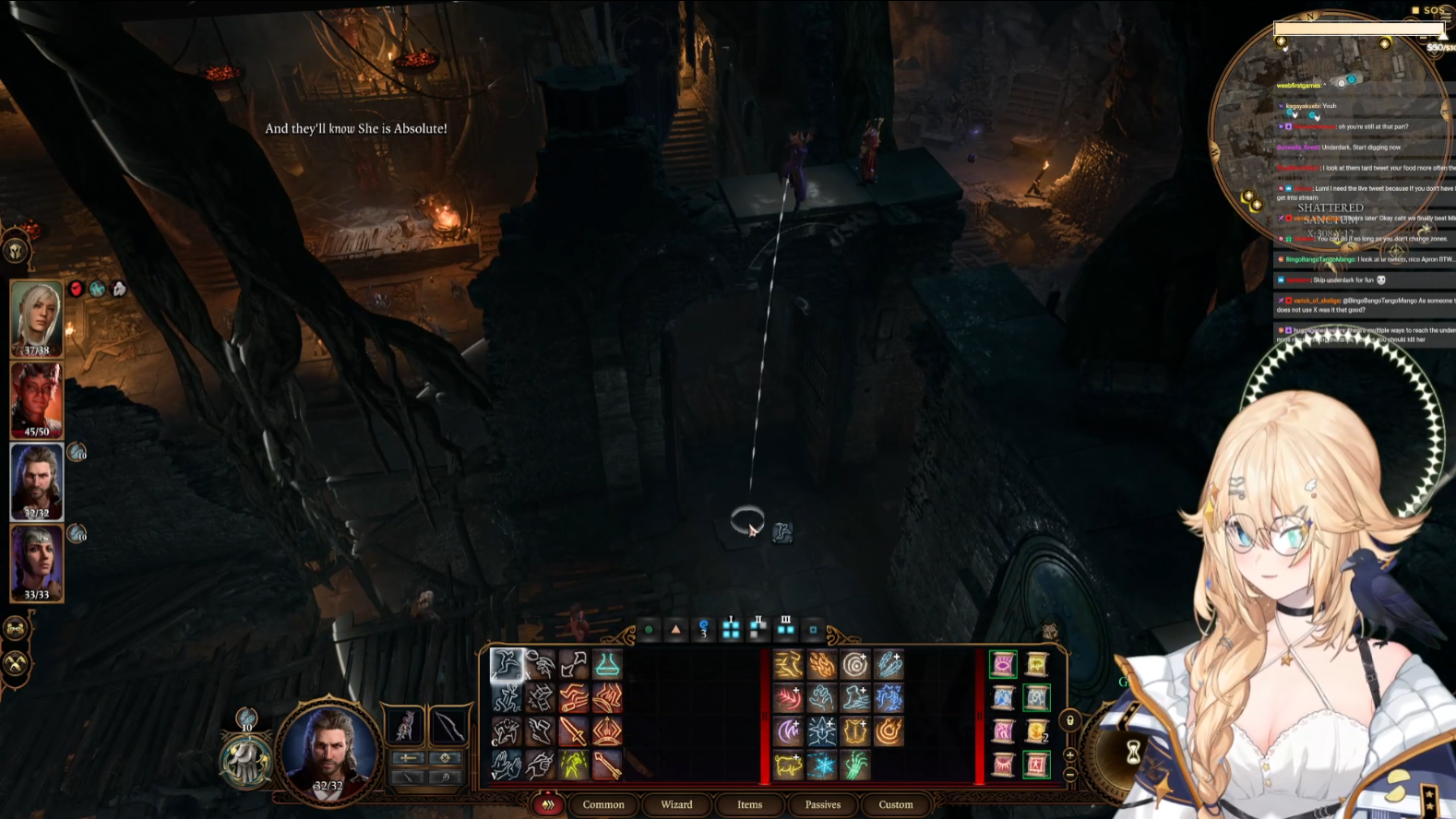Choose the bearded wizard party portrait

point(36,481)
